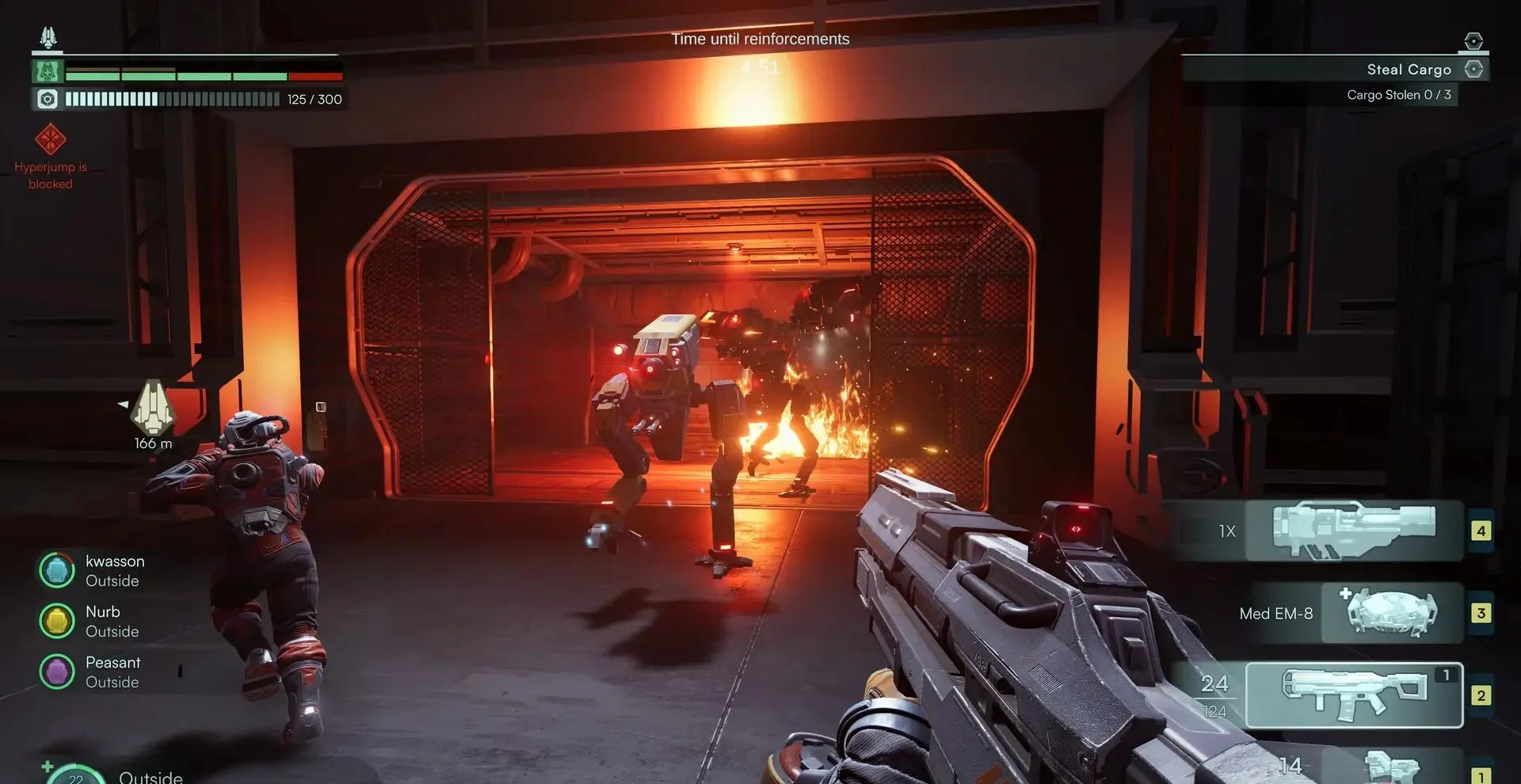Select the assault rifle weapon slot
This screenshot has height=784, width=1521.
pos(1353,695)
